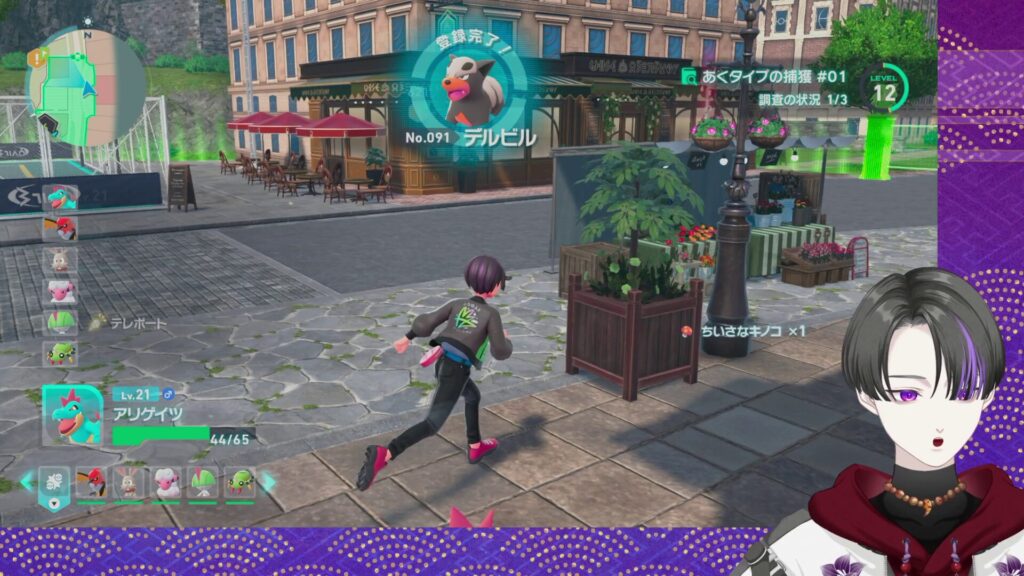Switch to the red bird on the bottom bar
This screenshot has height=576, width=1024.
[x=93, y=482]
